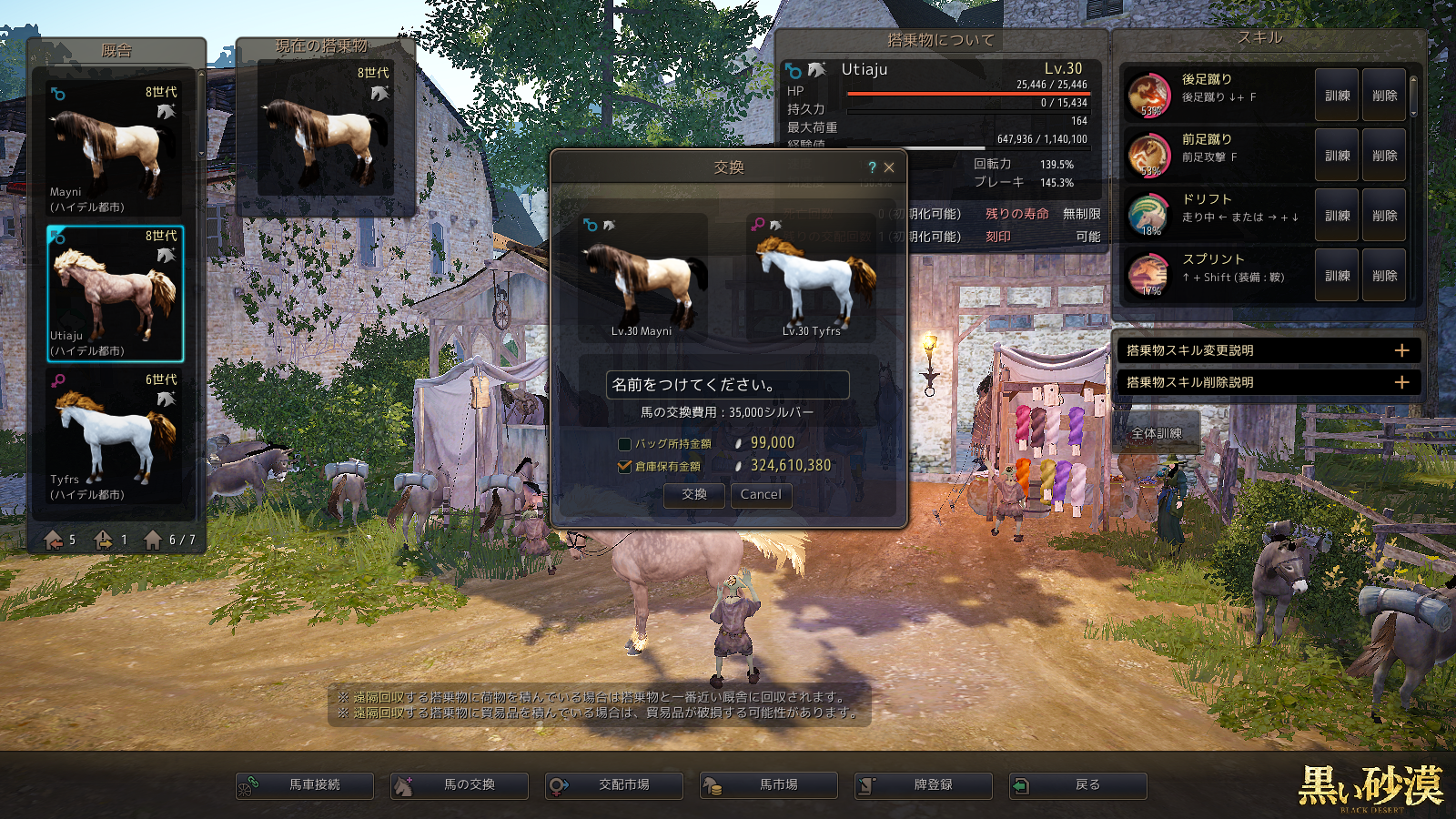Choose 牌登録 registration option
The image size is (1456, 819).
(x=924, y=785)
